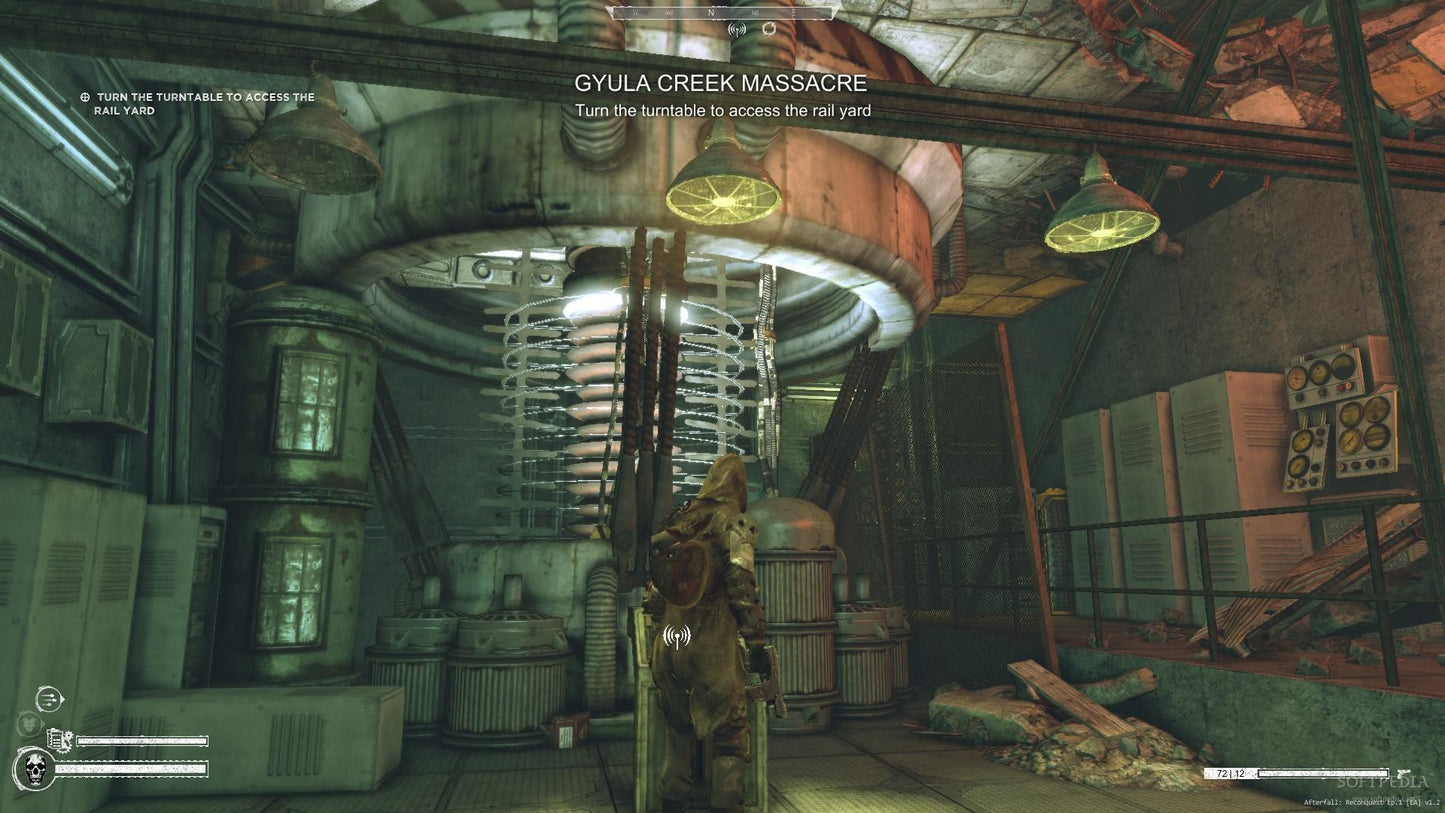Click the stamina bar next to 72|12

click(x=1323, y=772)
